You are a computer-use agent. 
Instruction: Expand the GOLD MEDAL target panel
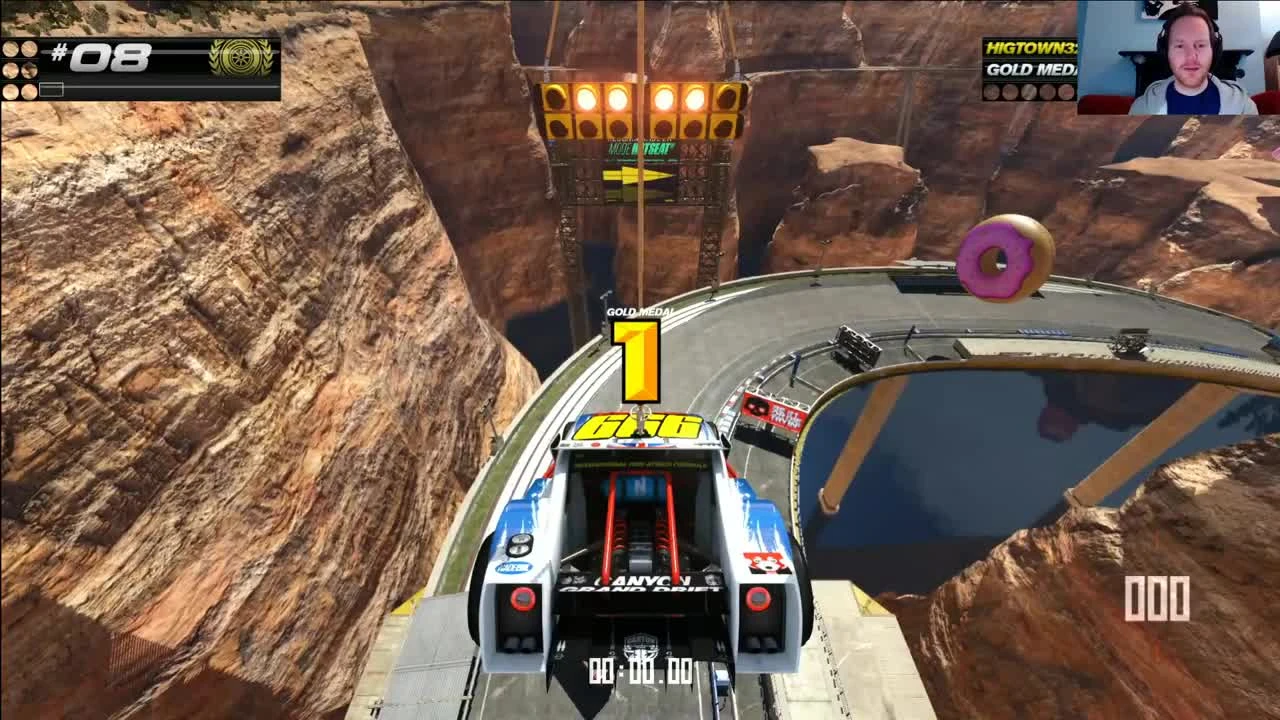(1030, 69)
